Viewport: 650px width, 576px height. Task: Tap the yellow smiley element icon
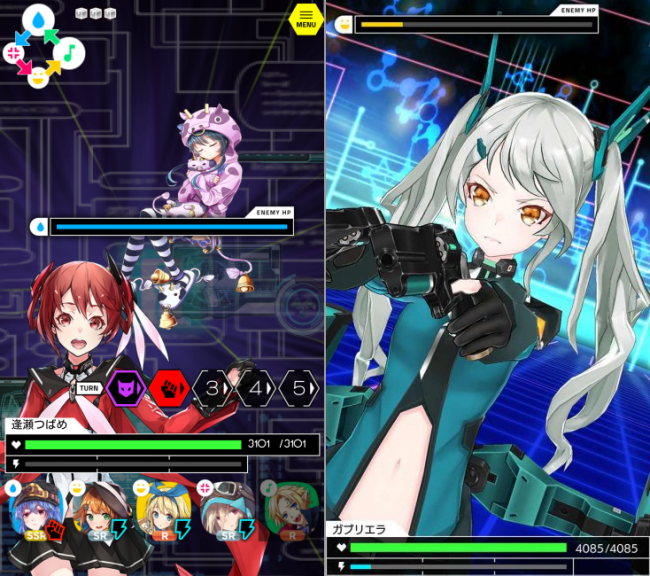click(38, 76)
